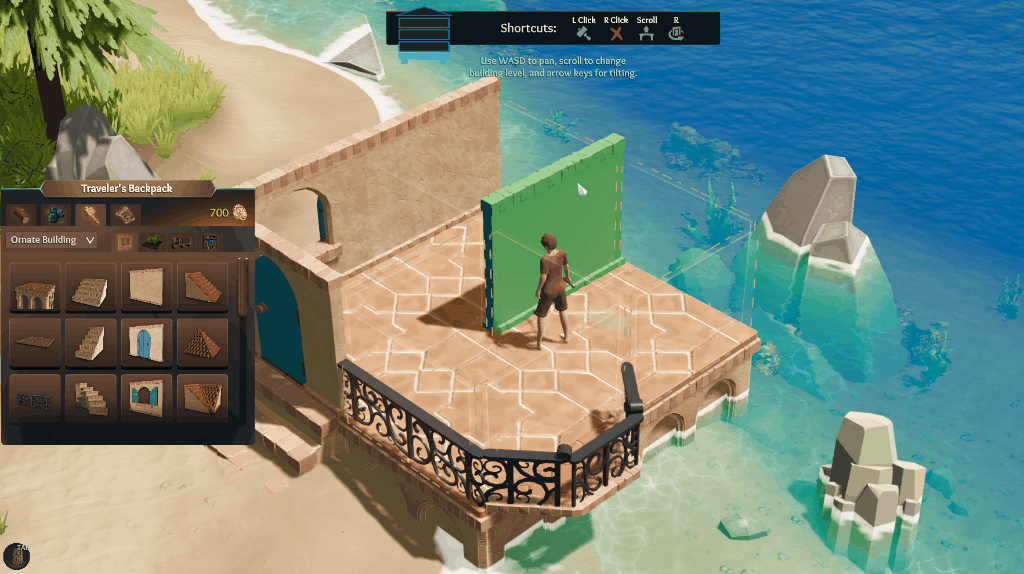Select the arched foundation building piece
The width and height of the screenshot is (1024, 574).
[34, 288]
